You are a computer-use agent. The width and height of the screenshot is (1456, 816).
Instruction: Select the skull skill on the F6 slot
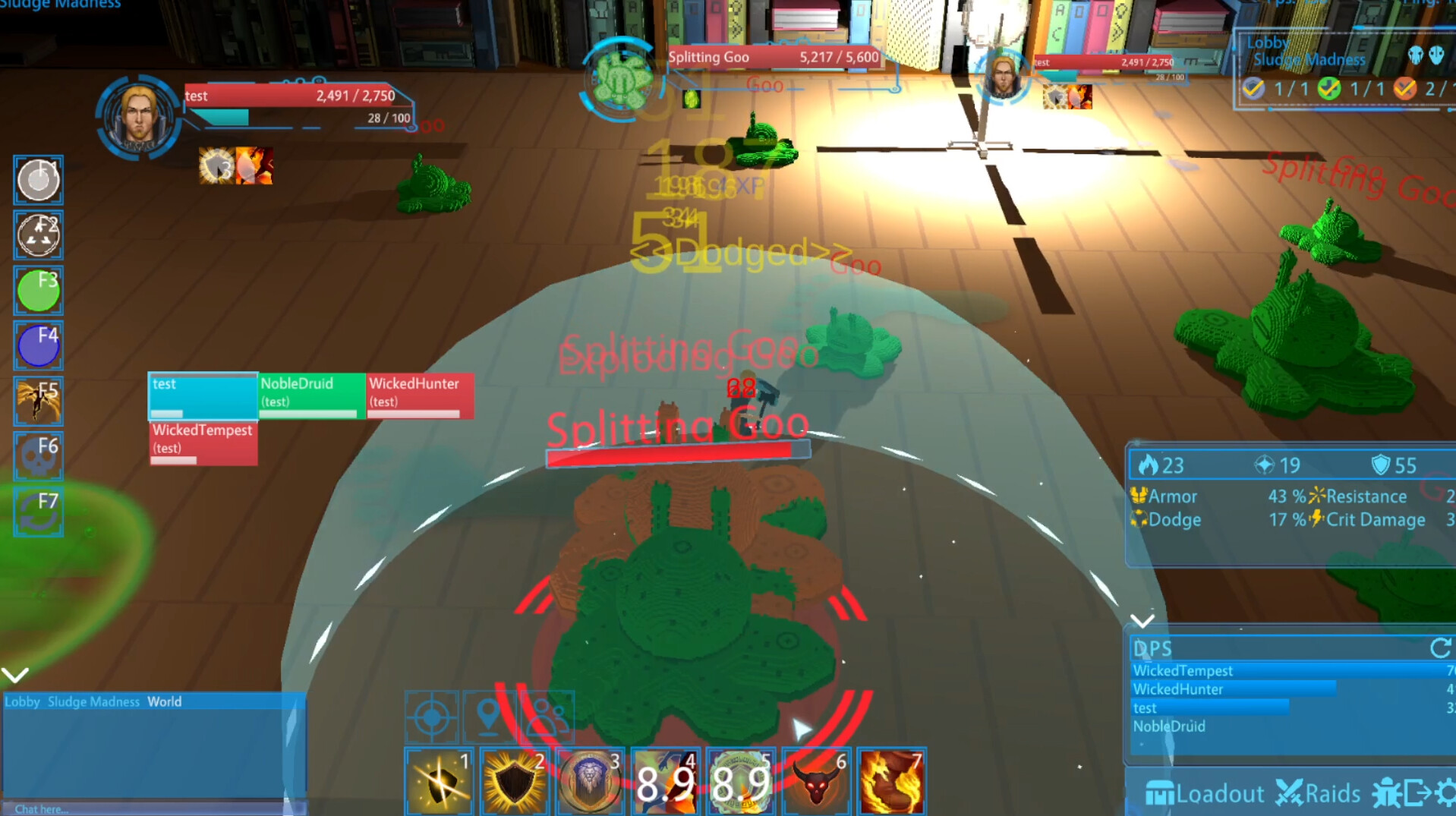pyautogui.click(x=38, y=455)
